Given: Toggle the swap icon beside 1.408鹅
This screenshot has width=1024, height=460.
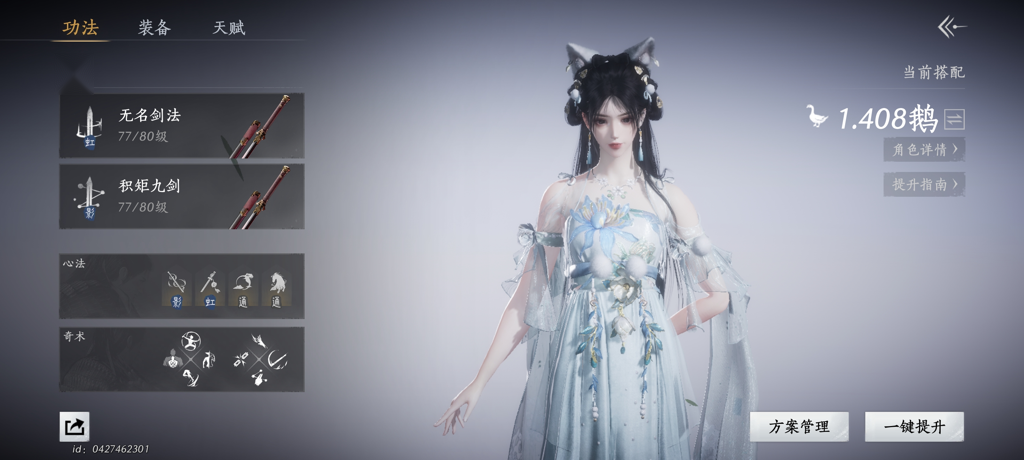Looking at the screenshot, I should [x=954, y=120].
